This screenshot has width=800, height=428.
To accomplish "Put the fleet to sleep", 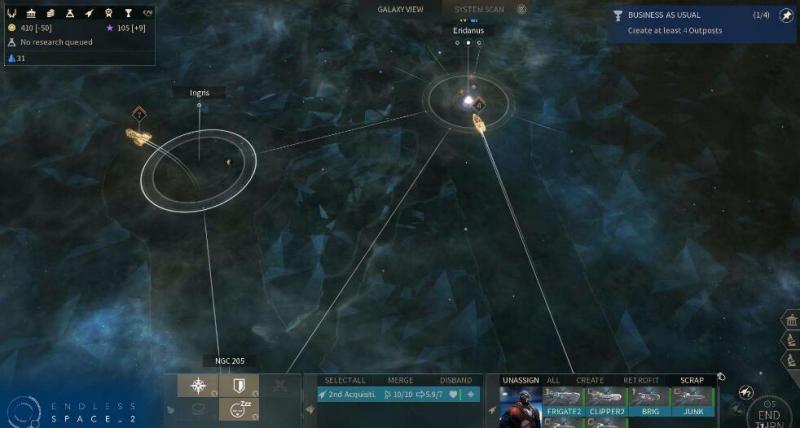I will click(x=238, y=409).
